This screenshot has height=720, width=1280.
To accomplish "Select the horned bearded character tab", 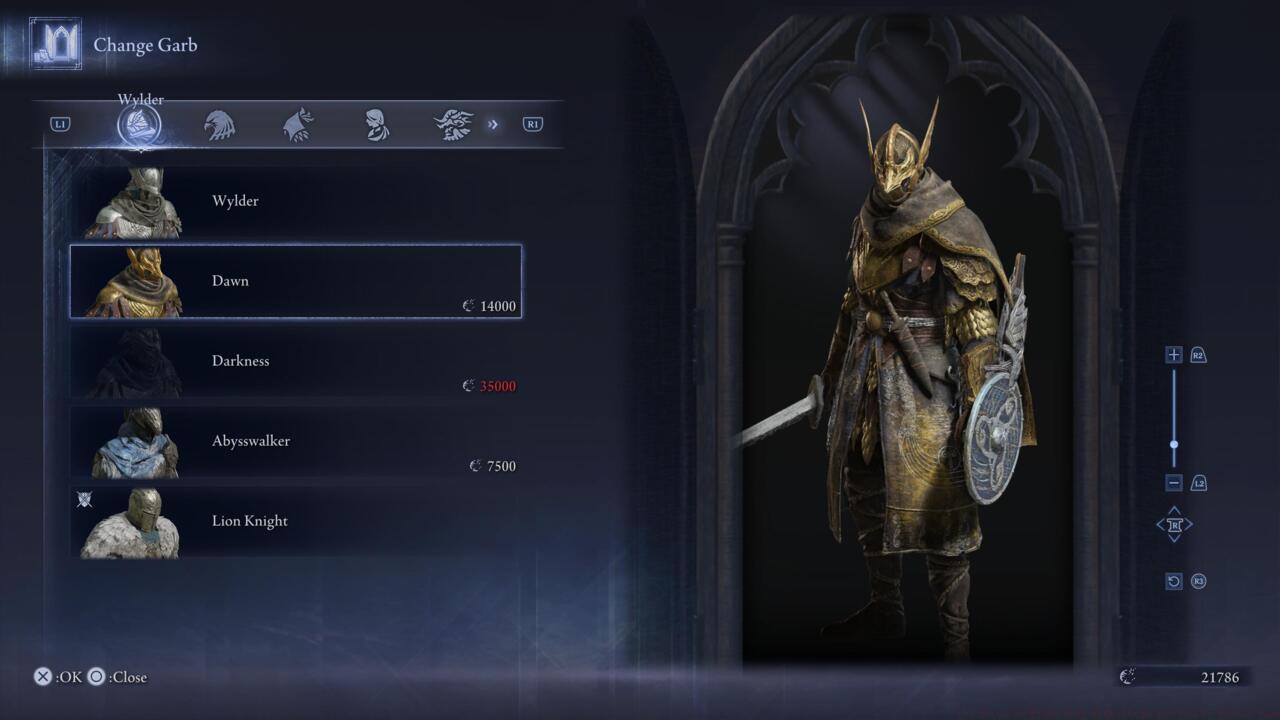I will pos(453,125).
